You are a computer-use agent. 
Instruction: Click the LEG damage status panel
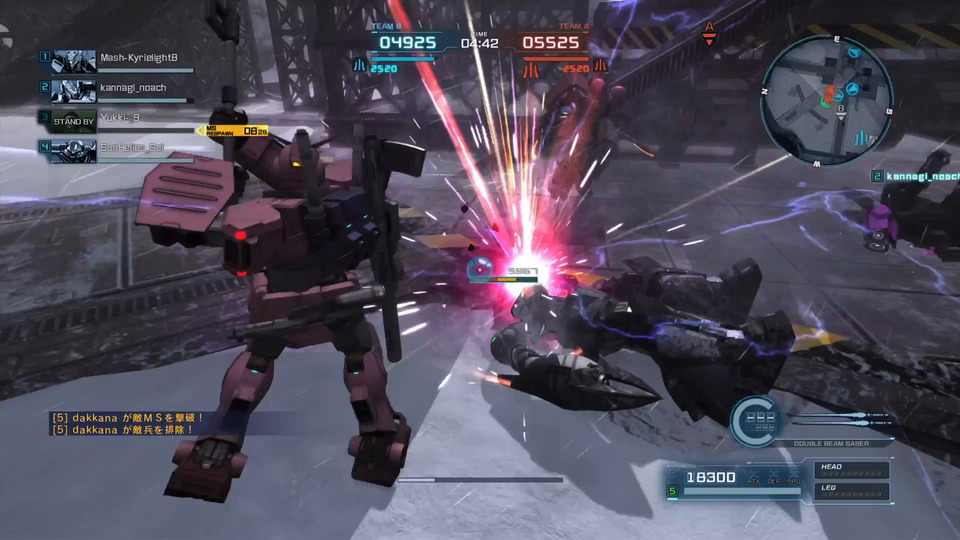pos(852,490)
